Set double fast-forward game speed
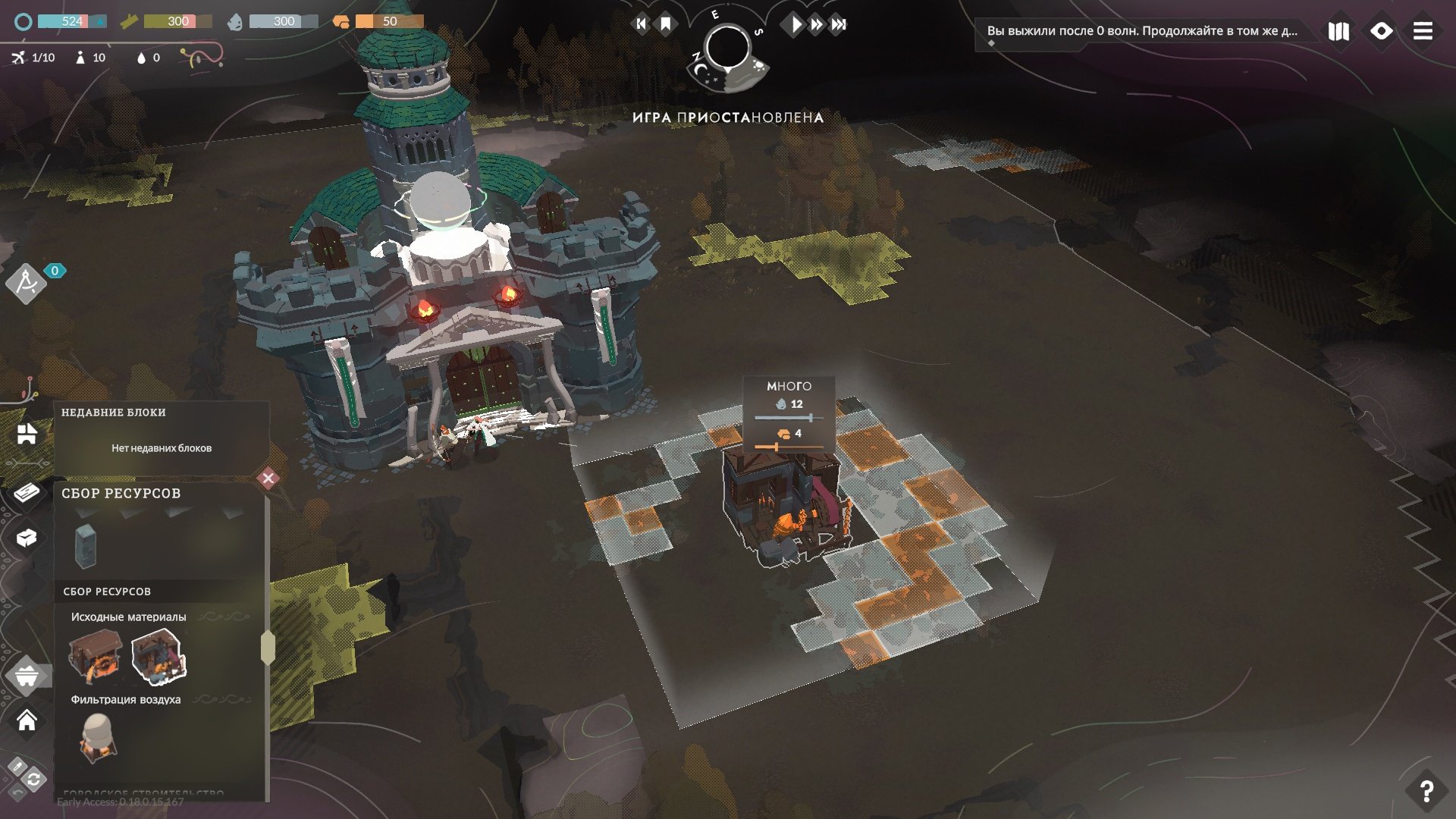1456x819 pixels. pyautogui.click(x=816, y=24)
